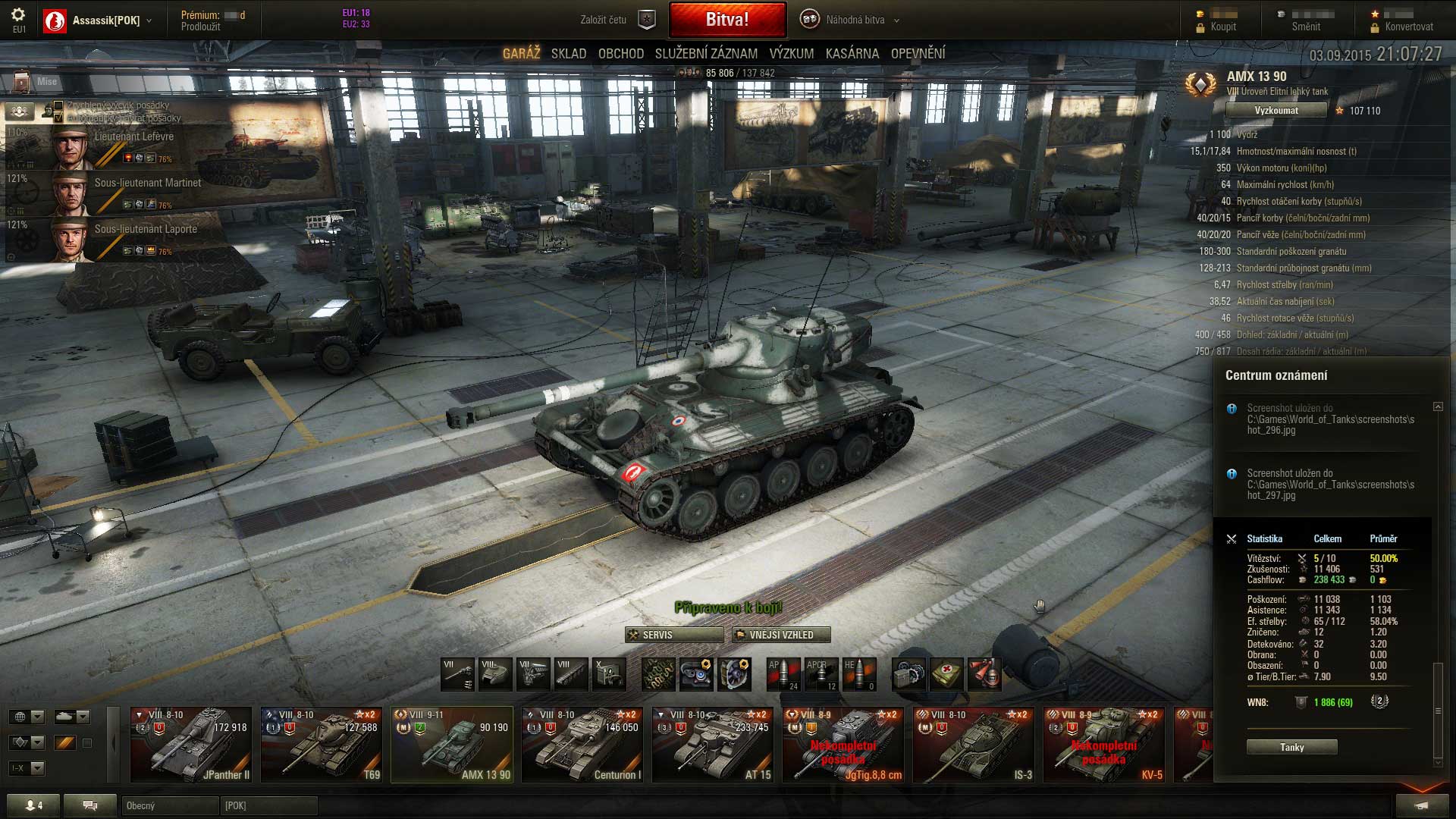Select the JPanther II tank
The width and height of the screenshot is (1456, 819).
pyautogui.click(x=191, y=744)
